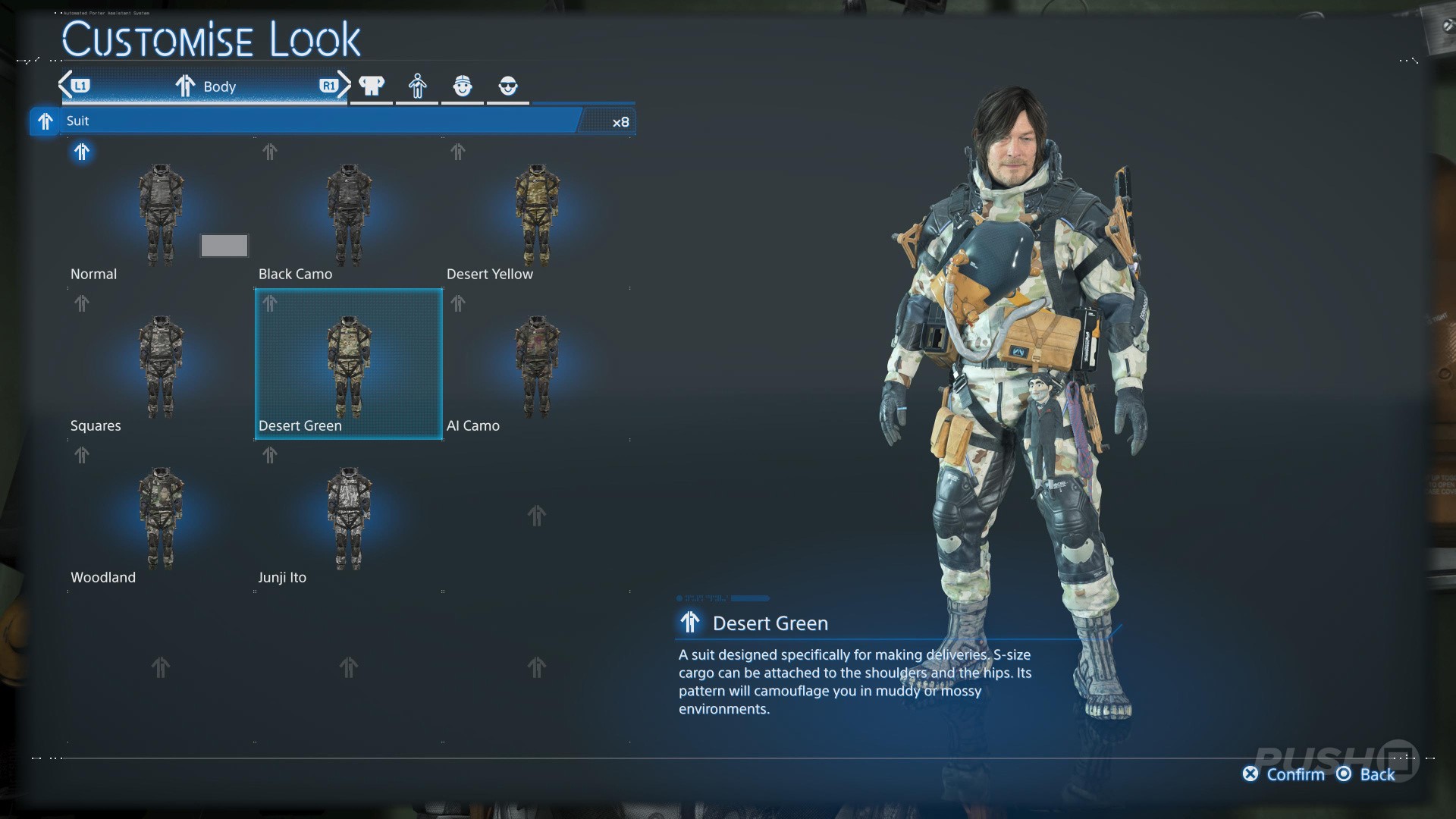The height and width of the screenshot is (819, 1456).
Task: Select the Squares suit pattern
Action: point(160,366)
